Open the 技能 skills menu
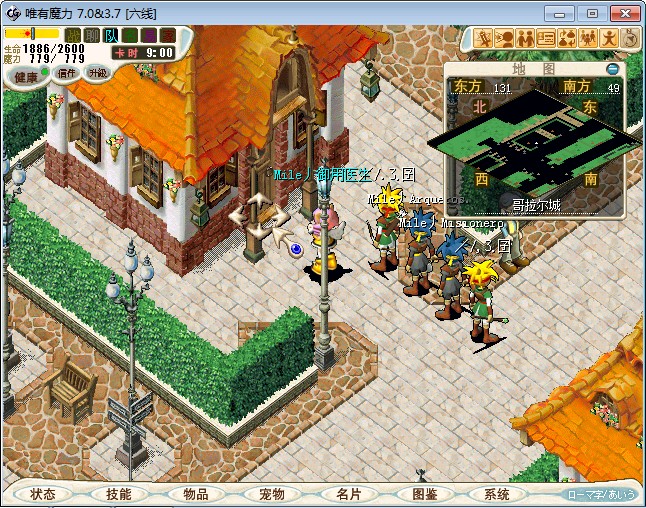 click(118, 494)
